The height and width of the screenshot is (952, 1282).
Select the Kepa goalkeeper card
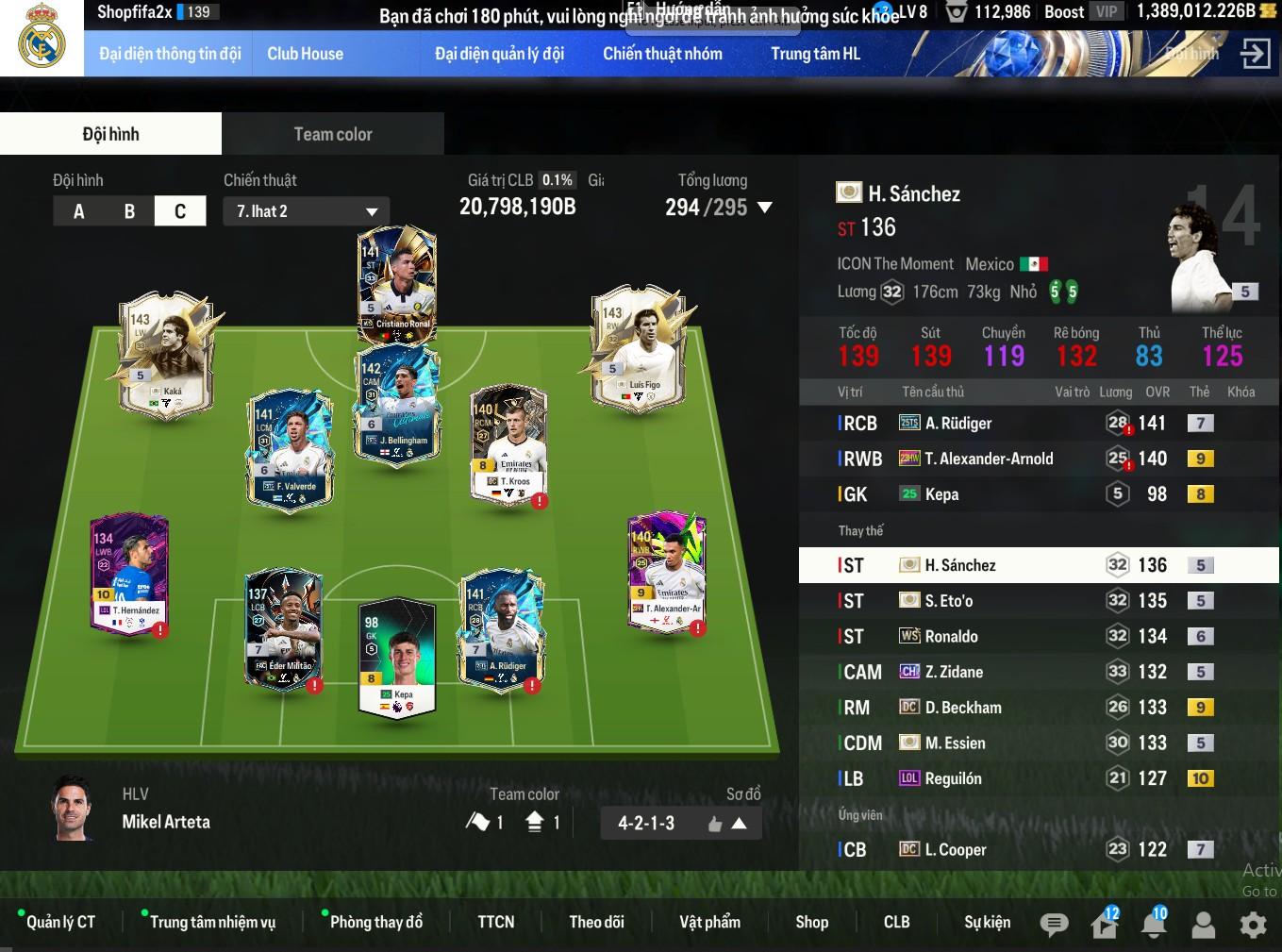[x=397, y=660]
